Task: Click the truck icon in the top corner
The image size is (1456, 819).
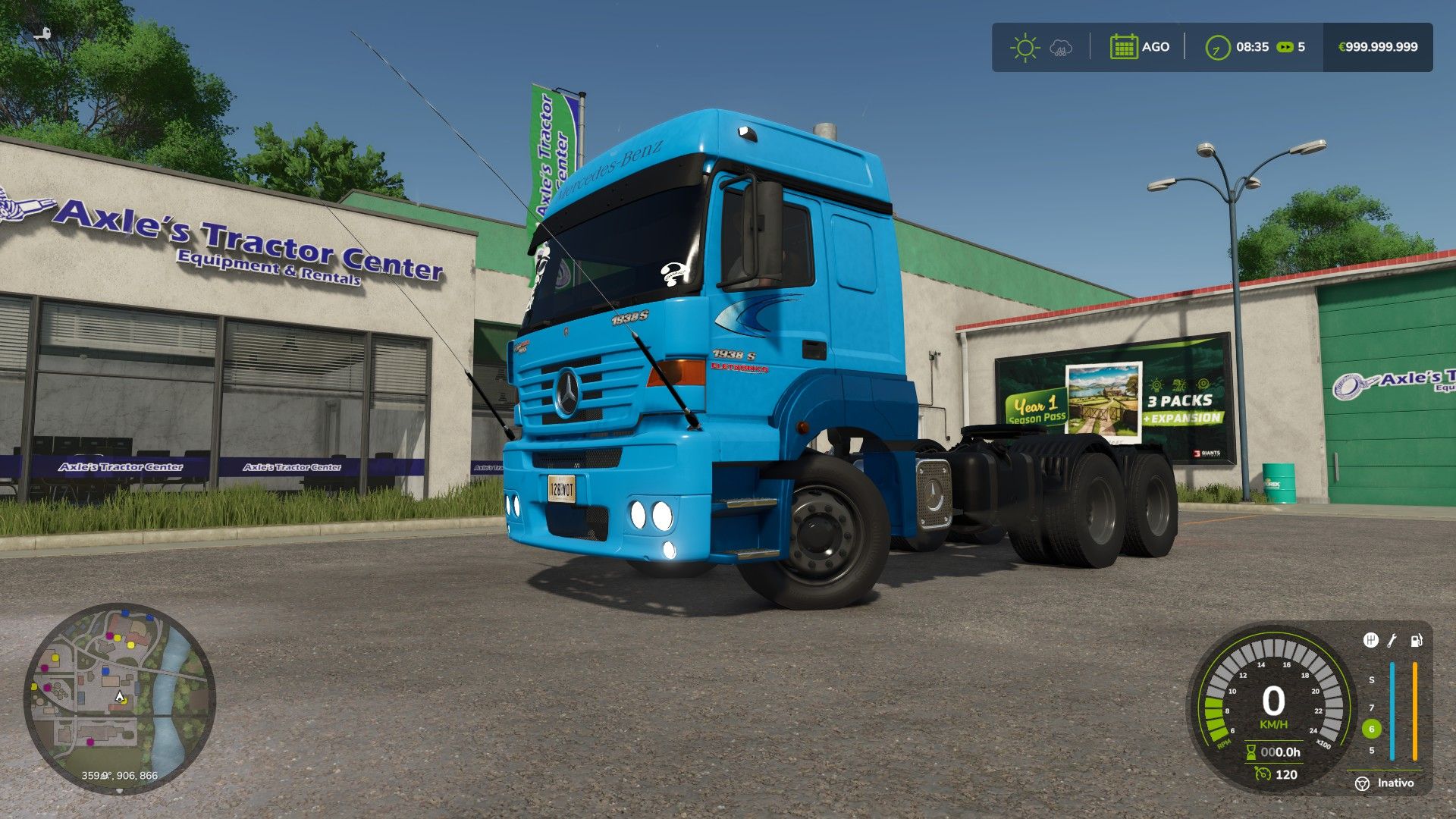Action: pyautogui.click(x=43, y=33)
